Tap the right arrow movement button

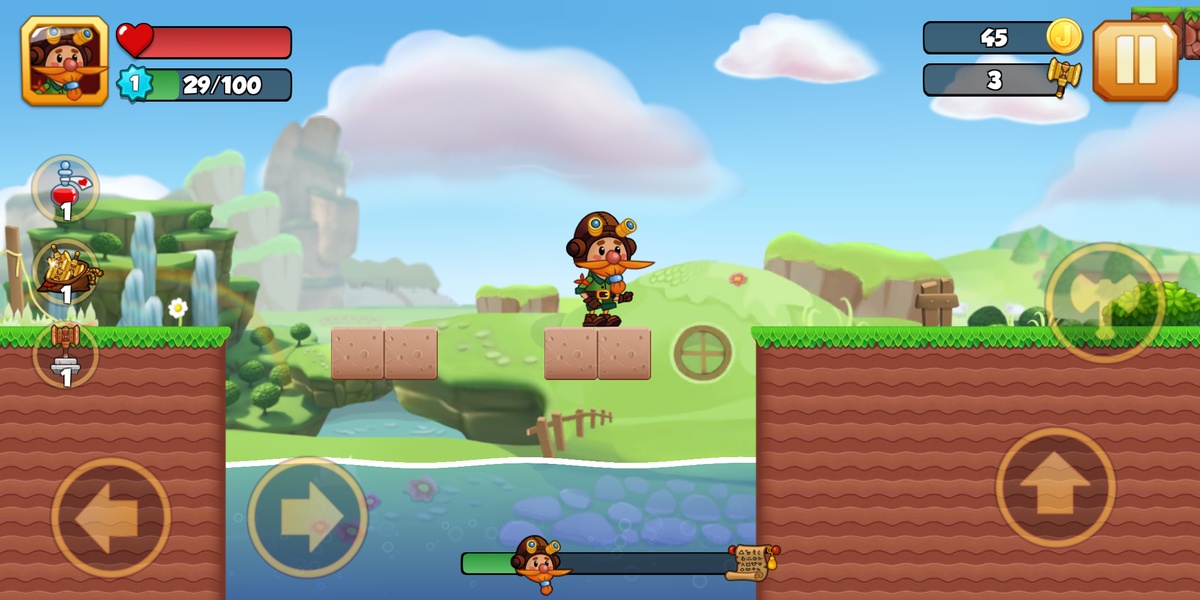pos(307,517)
